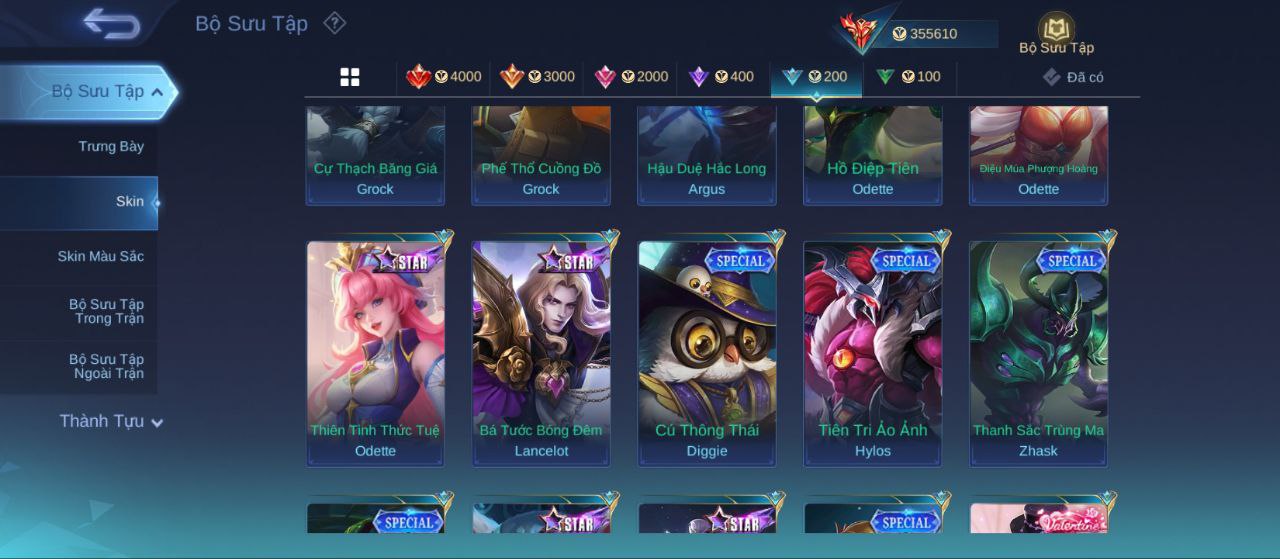Open Skin Màu Sắc section
Image resolution: width=1280 pixels, height=559 pixels.
100,257
